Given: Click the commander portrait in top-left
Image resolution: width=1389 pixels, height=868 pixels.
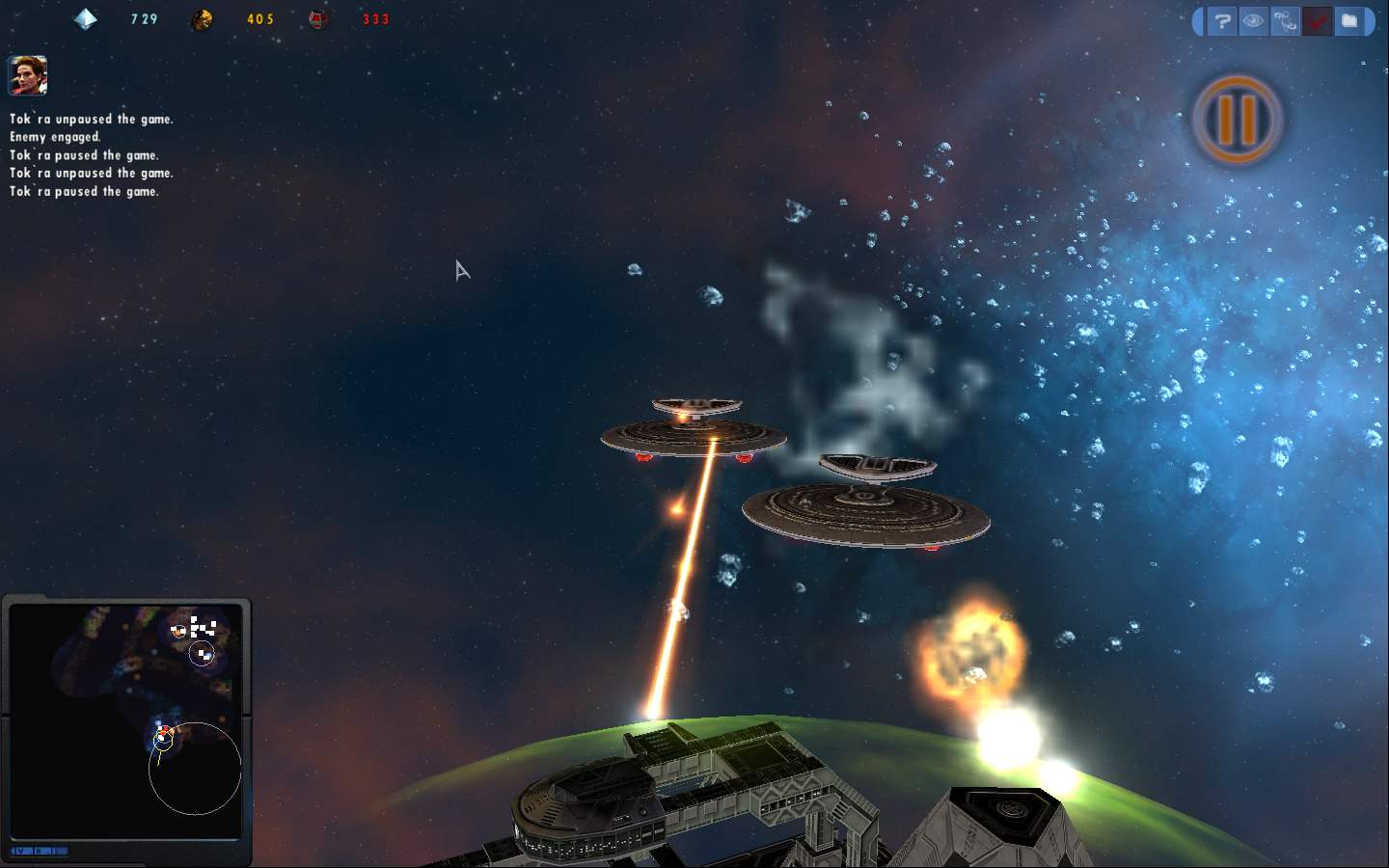Looking at the screenshot, I should [27, 75].
